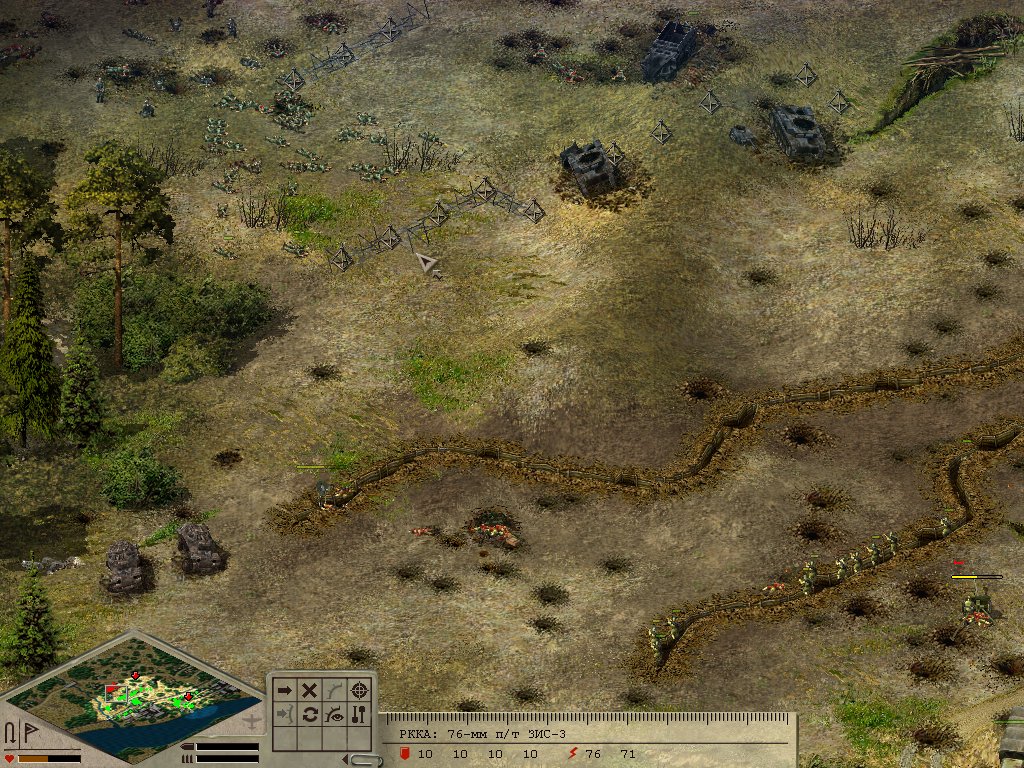Click the flag icon beside the minimap
1024x768 pixels.
(x=30, y=733)
